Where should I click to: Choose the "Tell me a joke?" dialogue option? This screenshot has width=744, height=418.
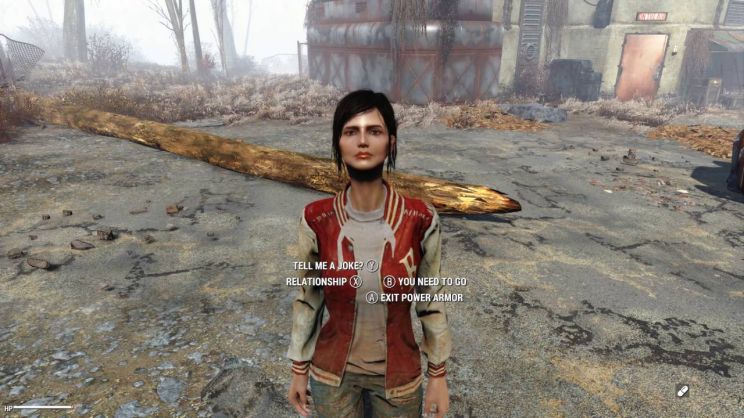pos(329,266)
